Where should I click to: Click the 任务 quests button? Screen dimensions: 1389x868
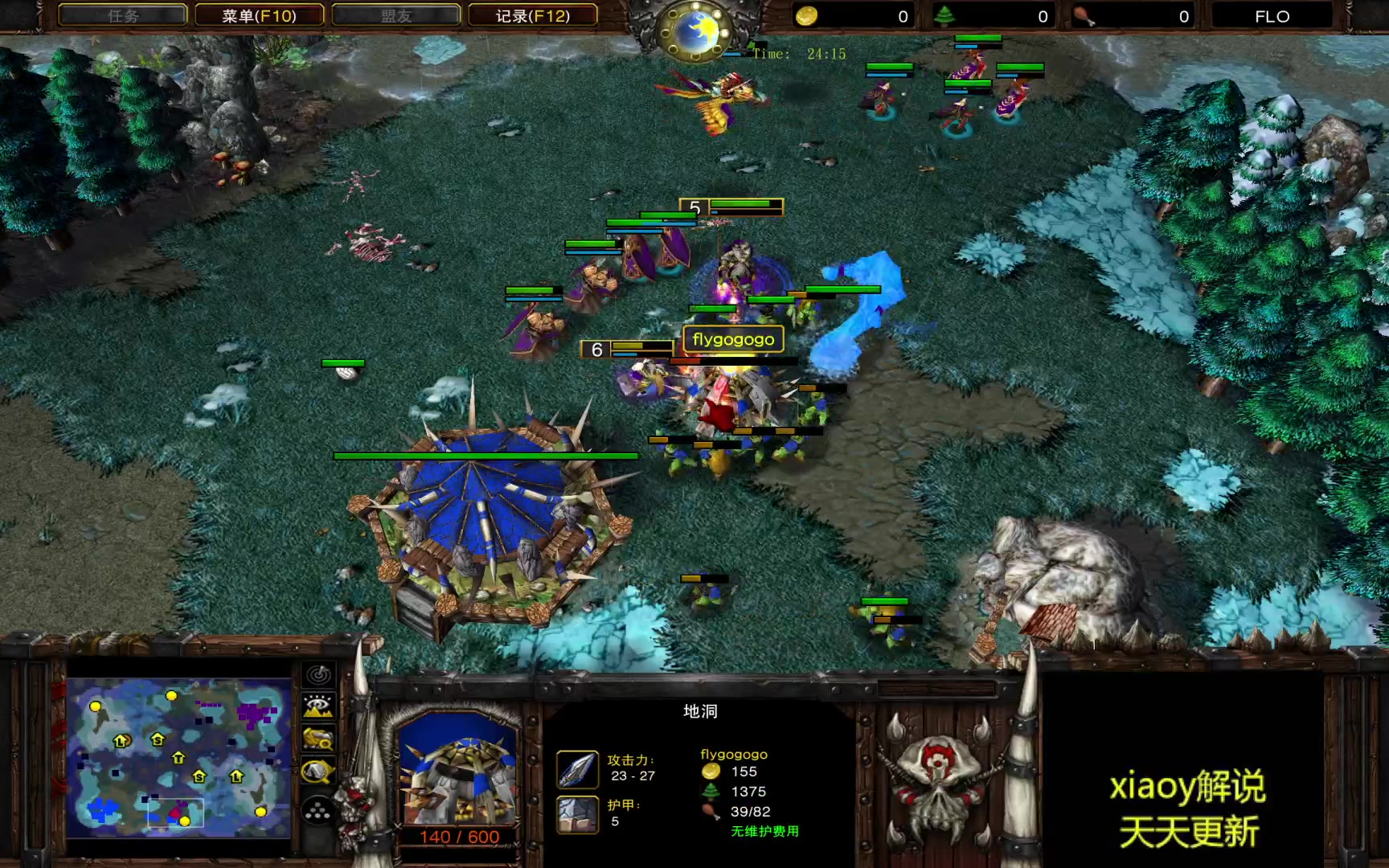(x=123, y=16)
